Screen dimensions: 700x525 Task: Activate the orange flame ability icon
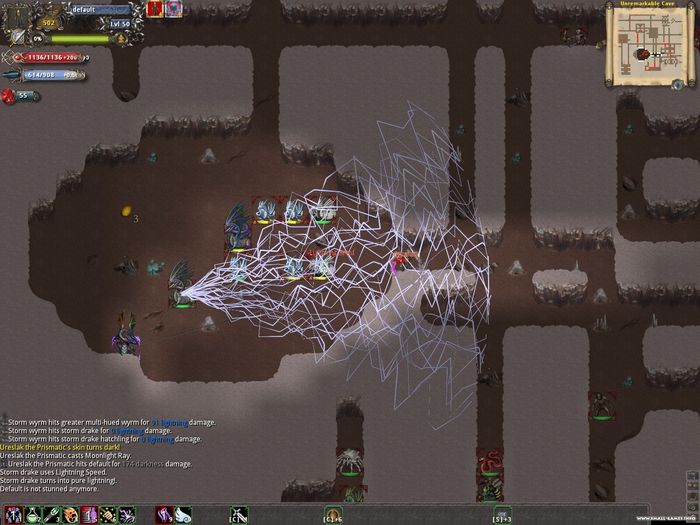[x=73, y=515]
